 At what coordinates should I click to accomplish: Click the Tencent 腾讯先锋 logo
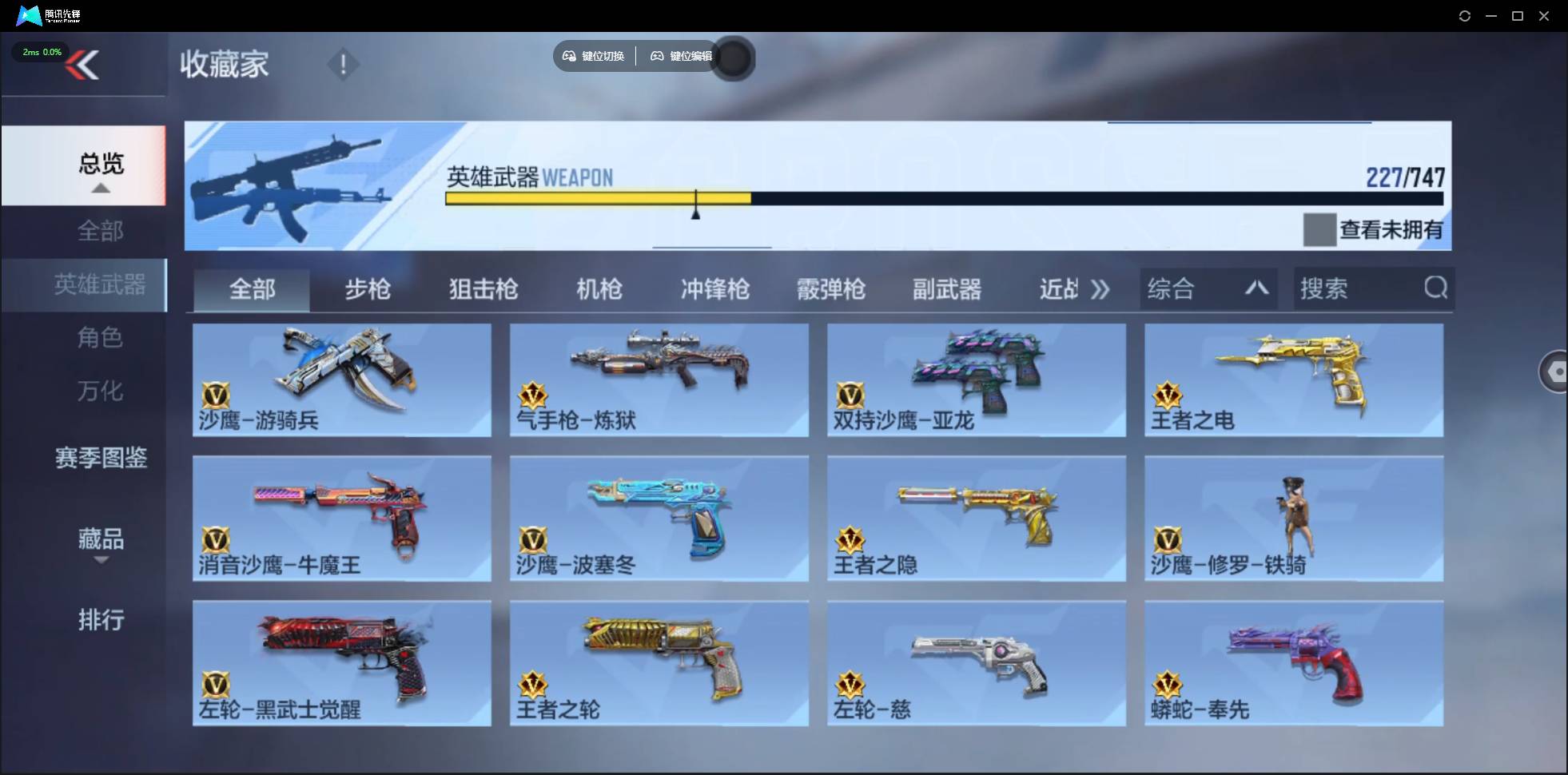(30, 15)
